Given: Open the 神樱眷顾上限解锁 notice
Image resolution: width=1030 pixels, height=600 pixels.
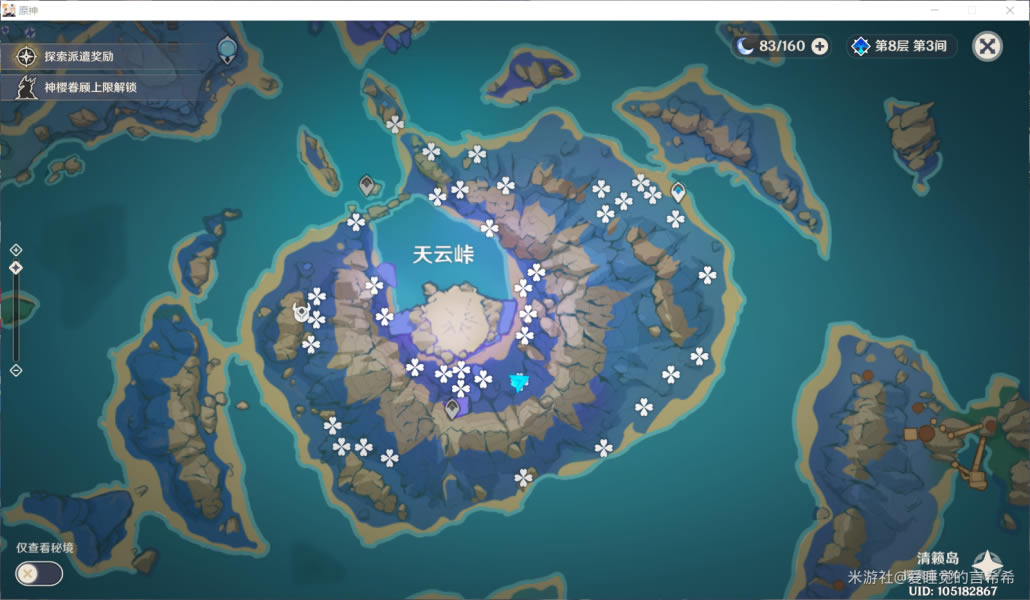Looking at the screenshot, I should (78, 88).
